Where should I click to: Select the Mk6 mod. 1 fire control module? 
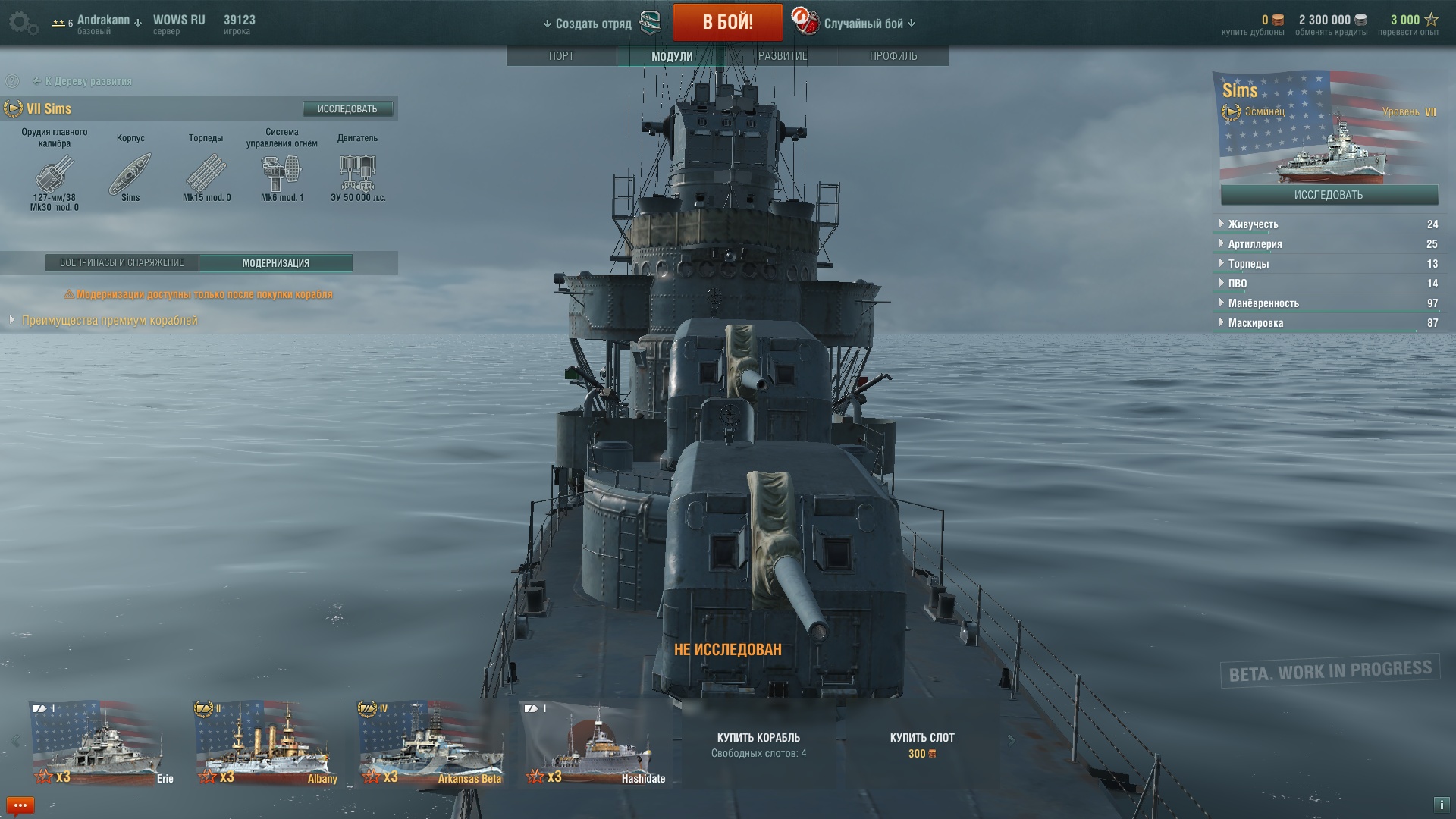[x=281, y=174]
